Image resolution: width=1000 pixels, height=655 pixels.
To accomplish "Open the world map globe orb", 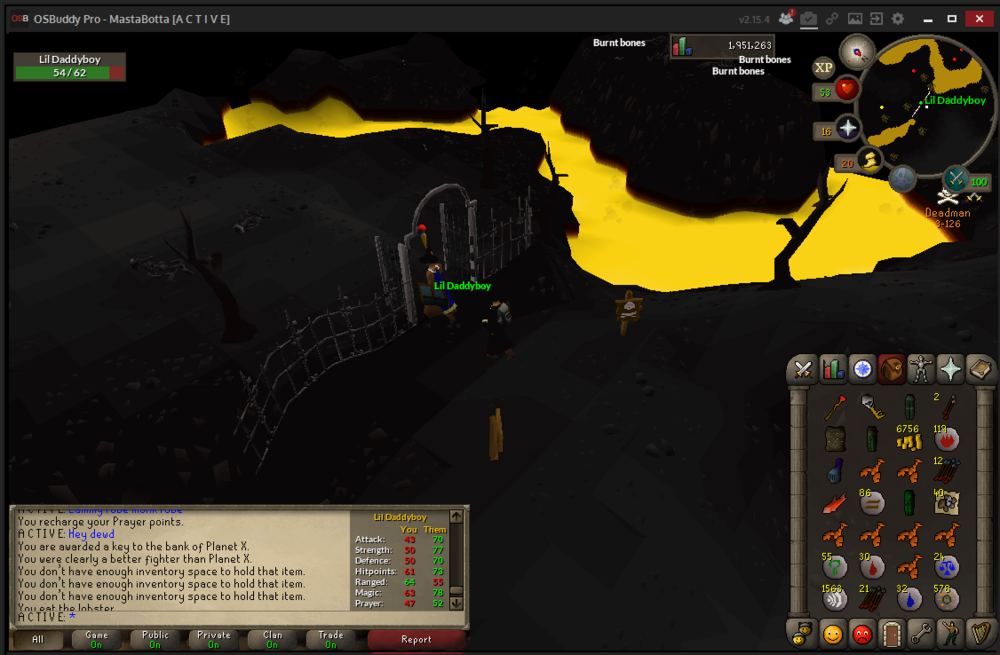I will (903, 180).
